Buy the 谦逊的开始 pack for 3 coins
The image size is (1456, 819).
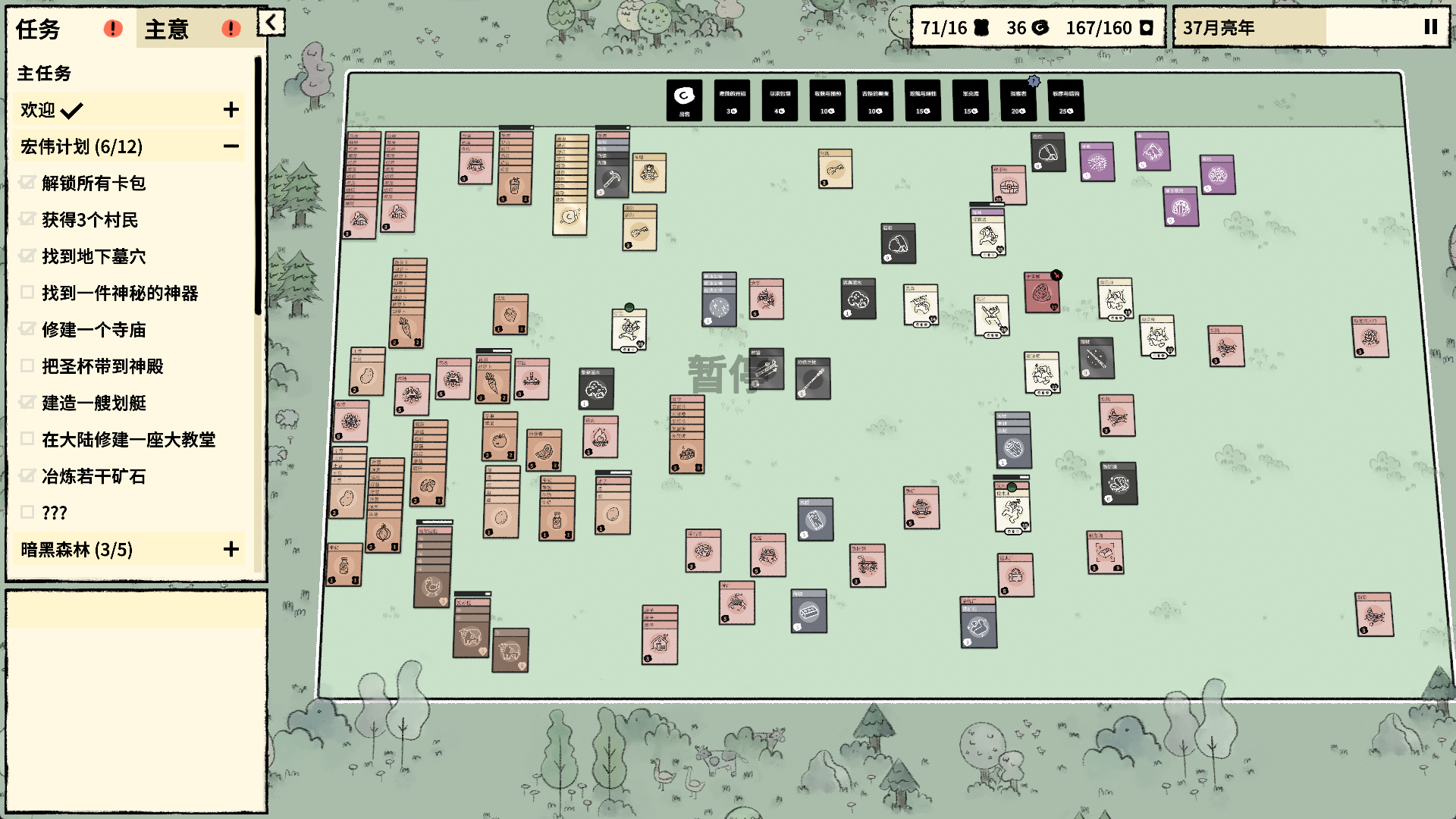coord(732,100)
